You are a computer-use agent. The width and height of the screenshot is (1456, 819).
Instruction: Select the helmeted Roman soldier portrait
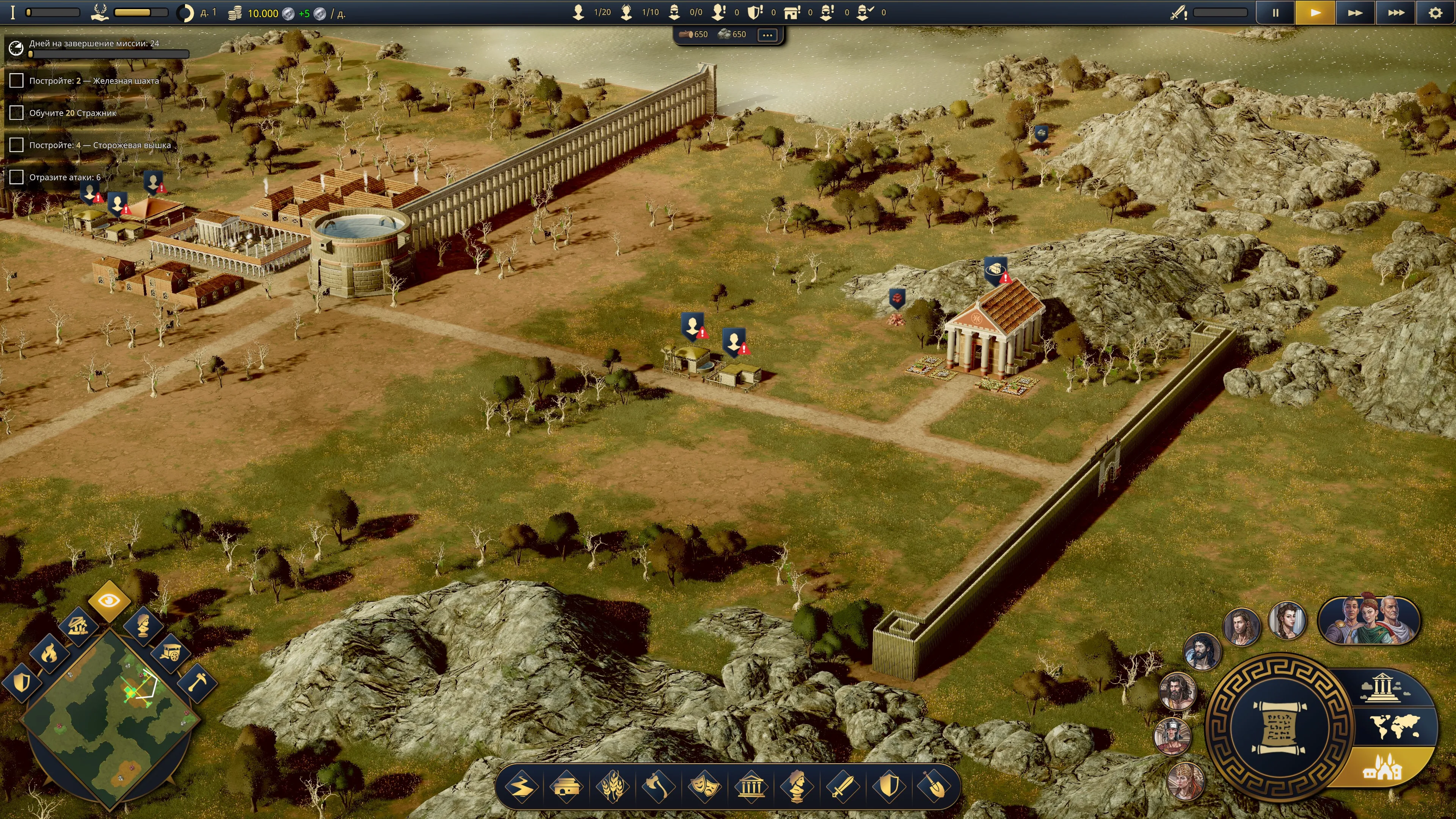(x=1172, y=736)
